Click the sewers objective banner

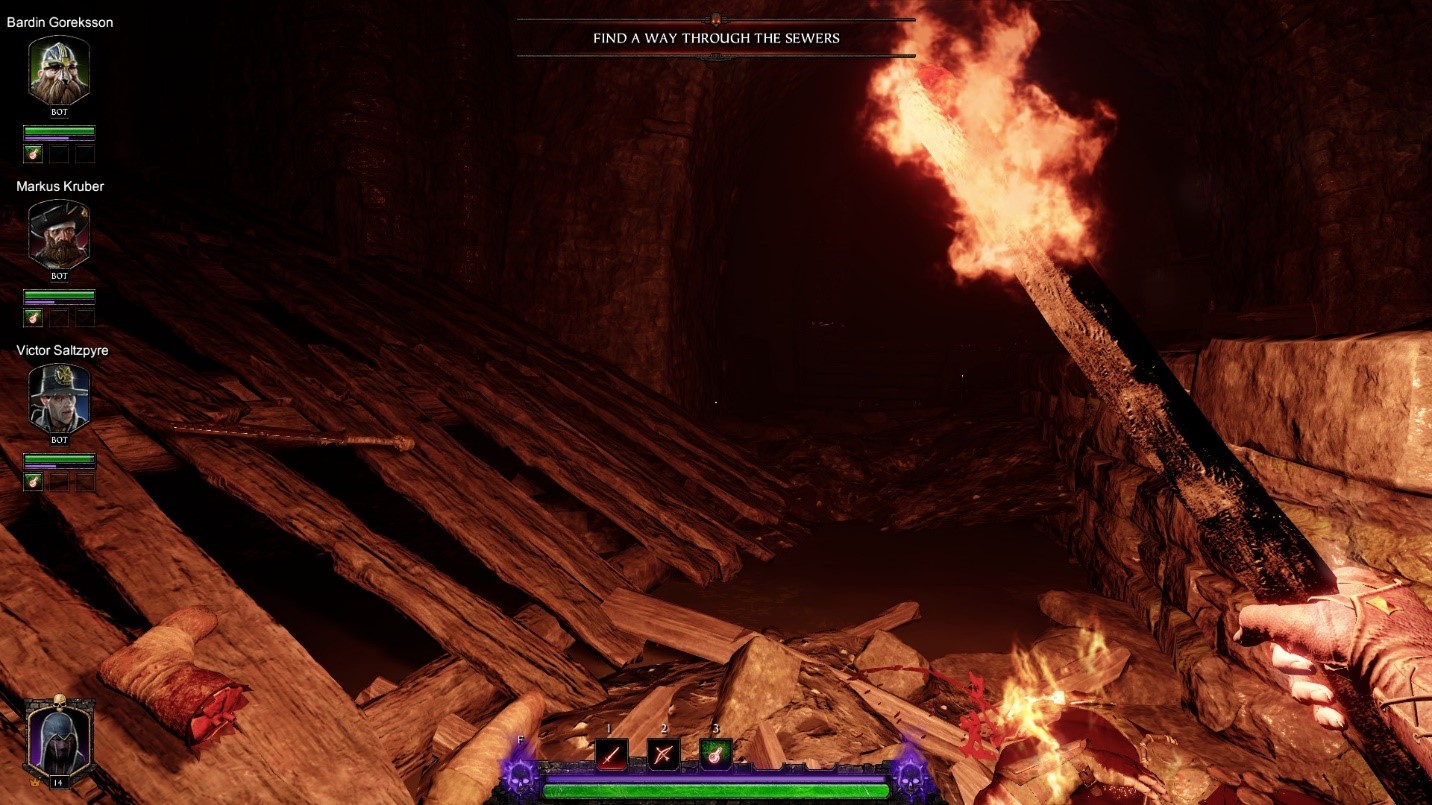pyautogui.click(x=716, y=38)
